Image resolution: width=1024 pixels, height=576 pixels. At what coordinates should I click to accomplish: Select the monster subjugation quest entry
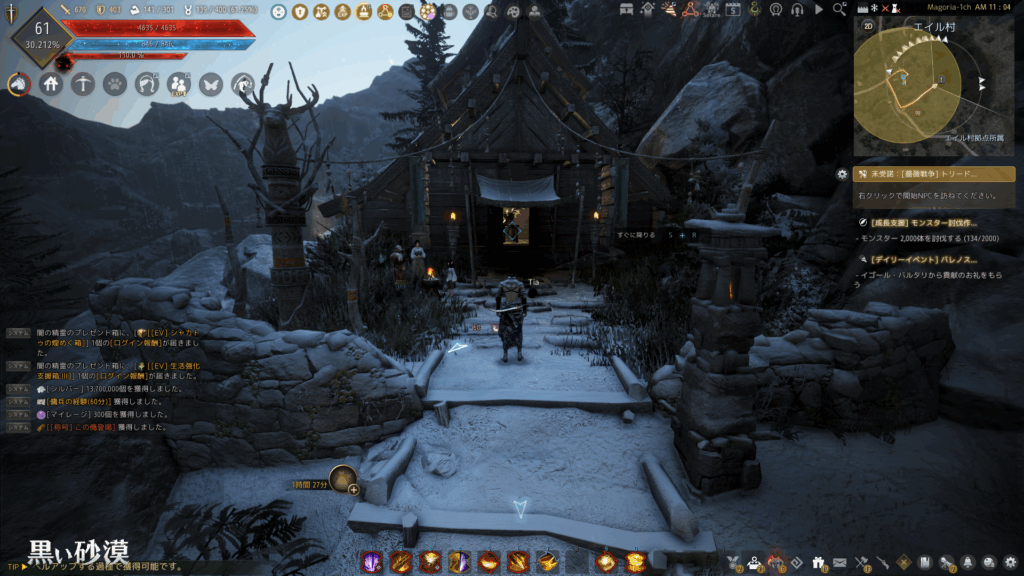[x=923, y=223]
